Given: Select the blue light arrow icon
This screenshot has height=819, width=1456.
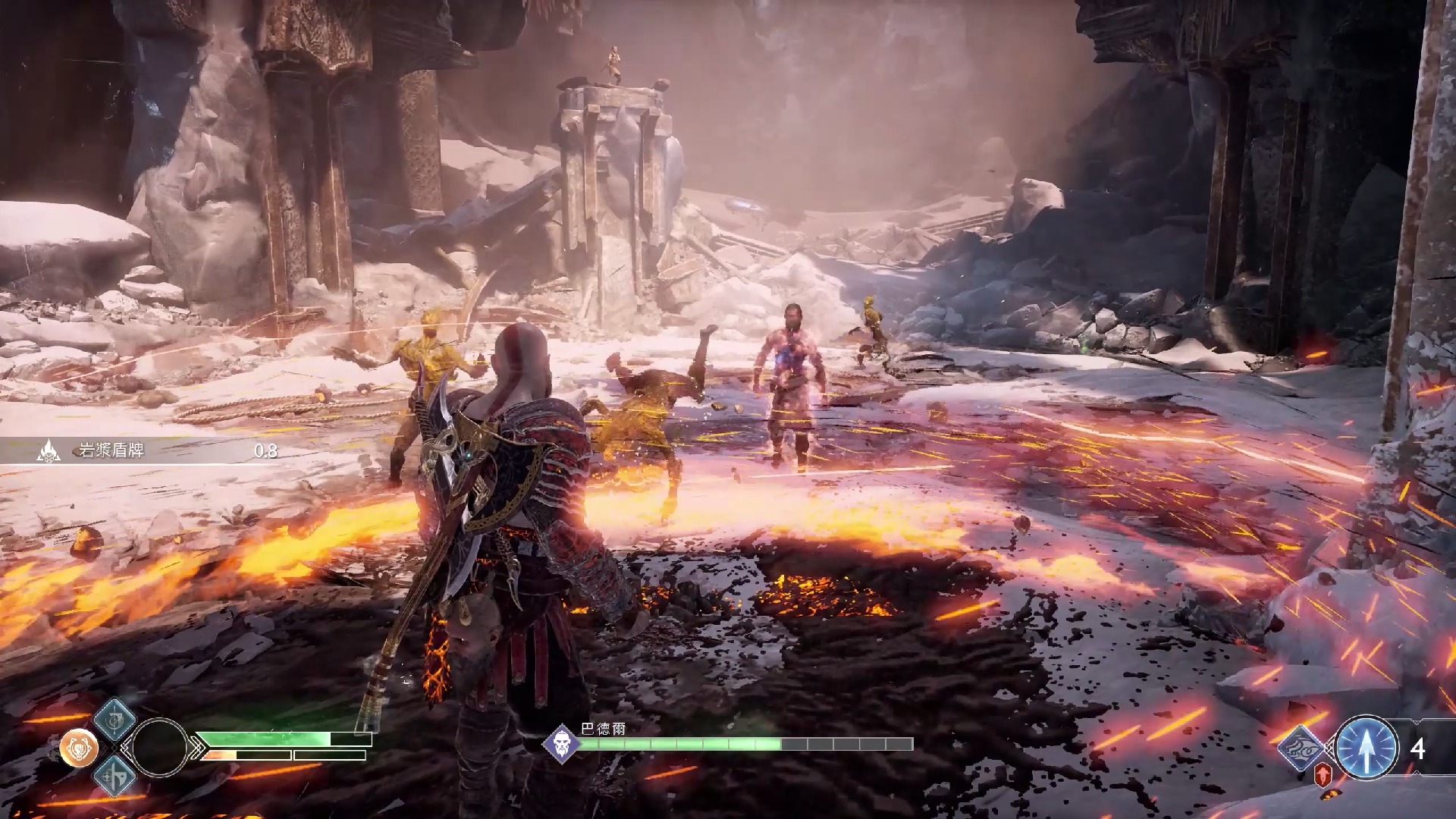Looking at the screenshot, I should (1366, 748).
